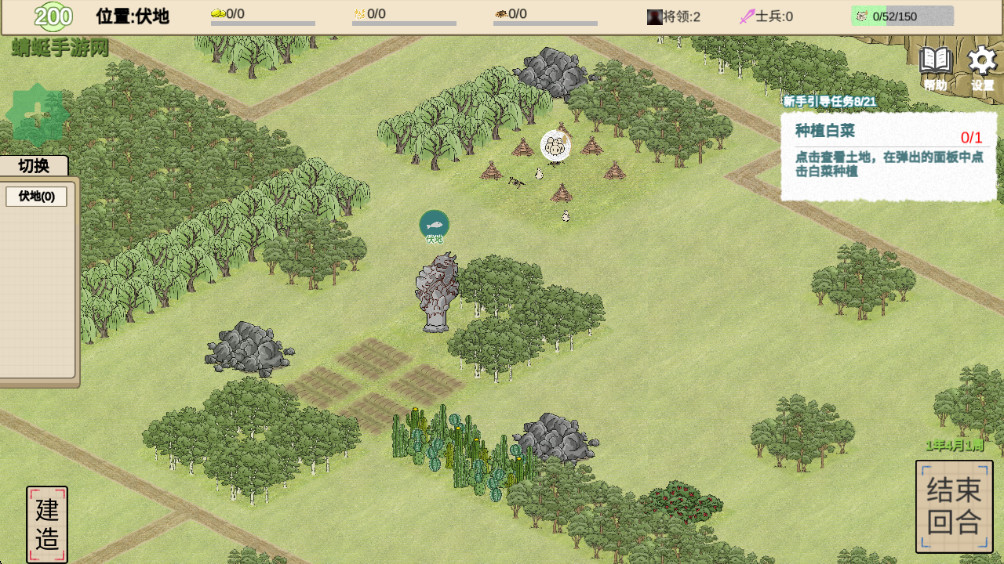This screenshot has width=1004, height=564.
Task: Click the green plus badge icon
Action: pyautogui.click(x=37, y=115)
